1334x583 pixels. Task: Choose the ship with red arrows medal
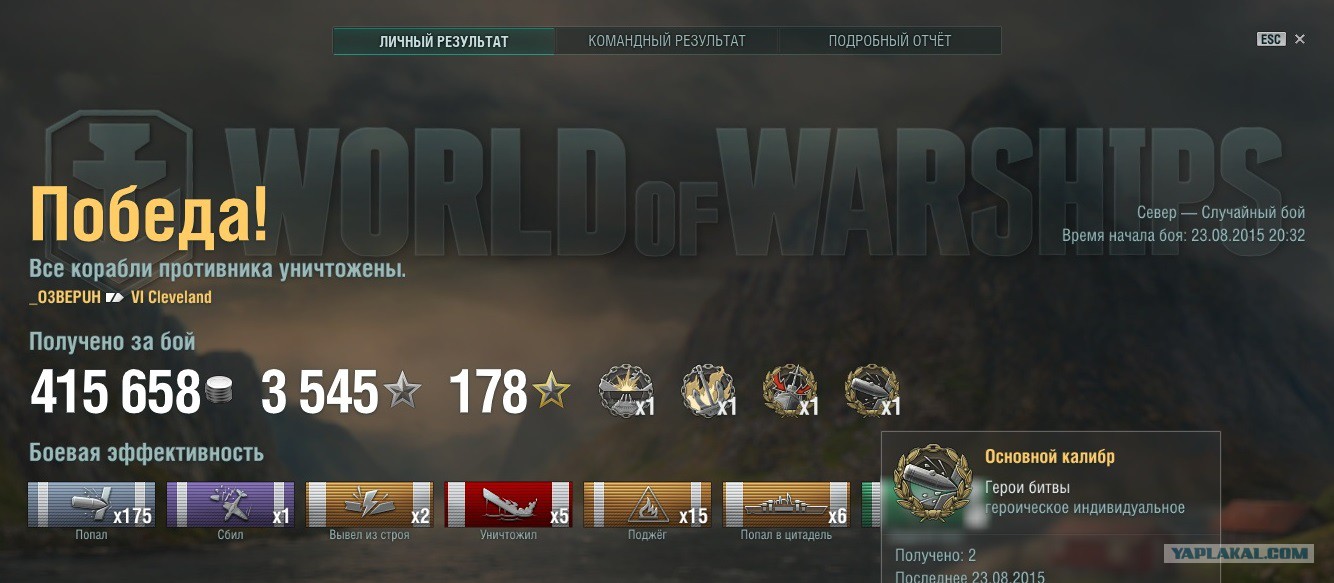click(789, 390)
